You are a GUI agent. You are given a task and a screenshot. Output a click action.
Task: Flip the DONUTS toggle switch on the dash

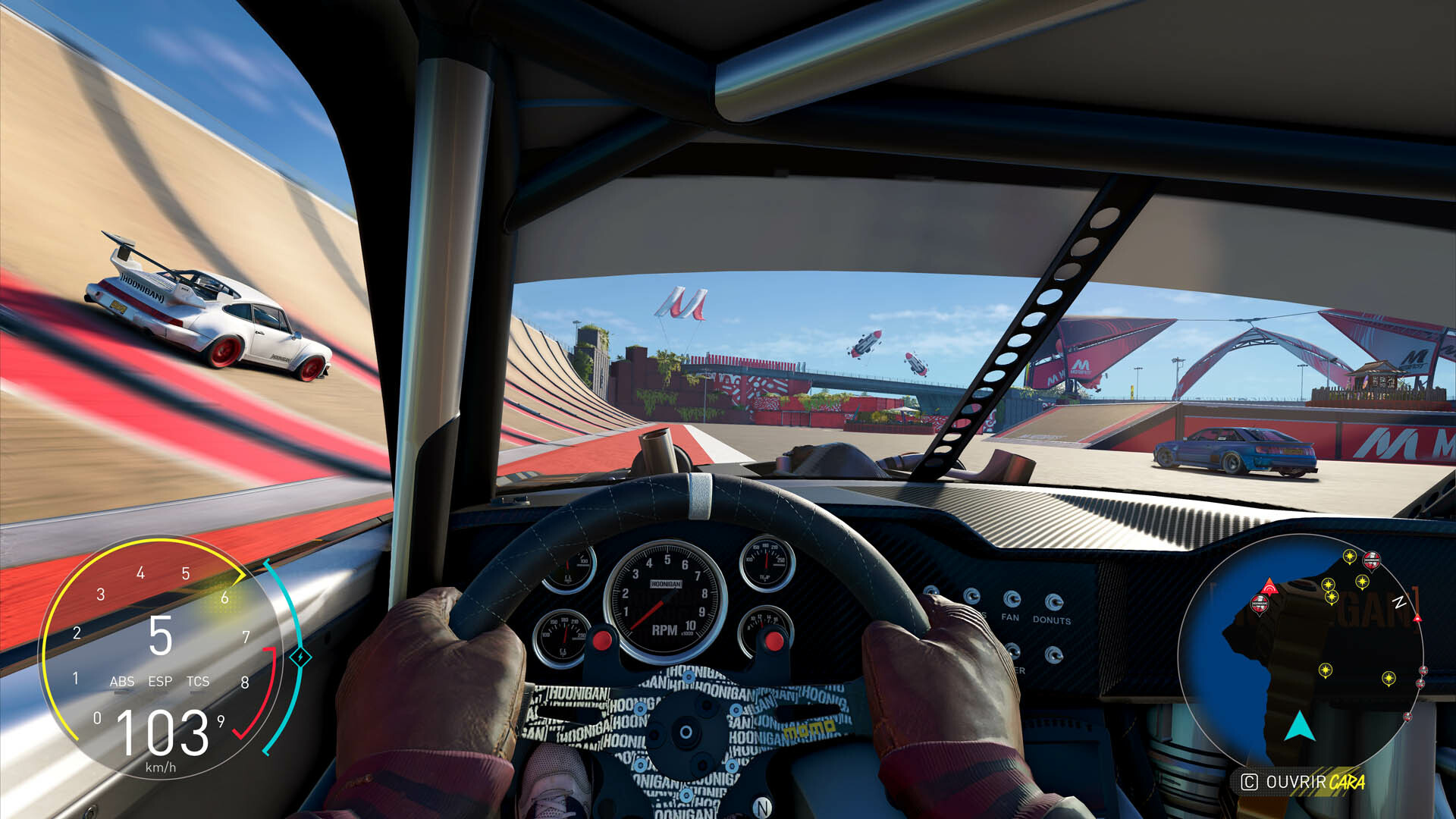(x=1055, y=601)
